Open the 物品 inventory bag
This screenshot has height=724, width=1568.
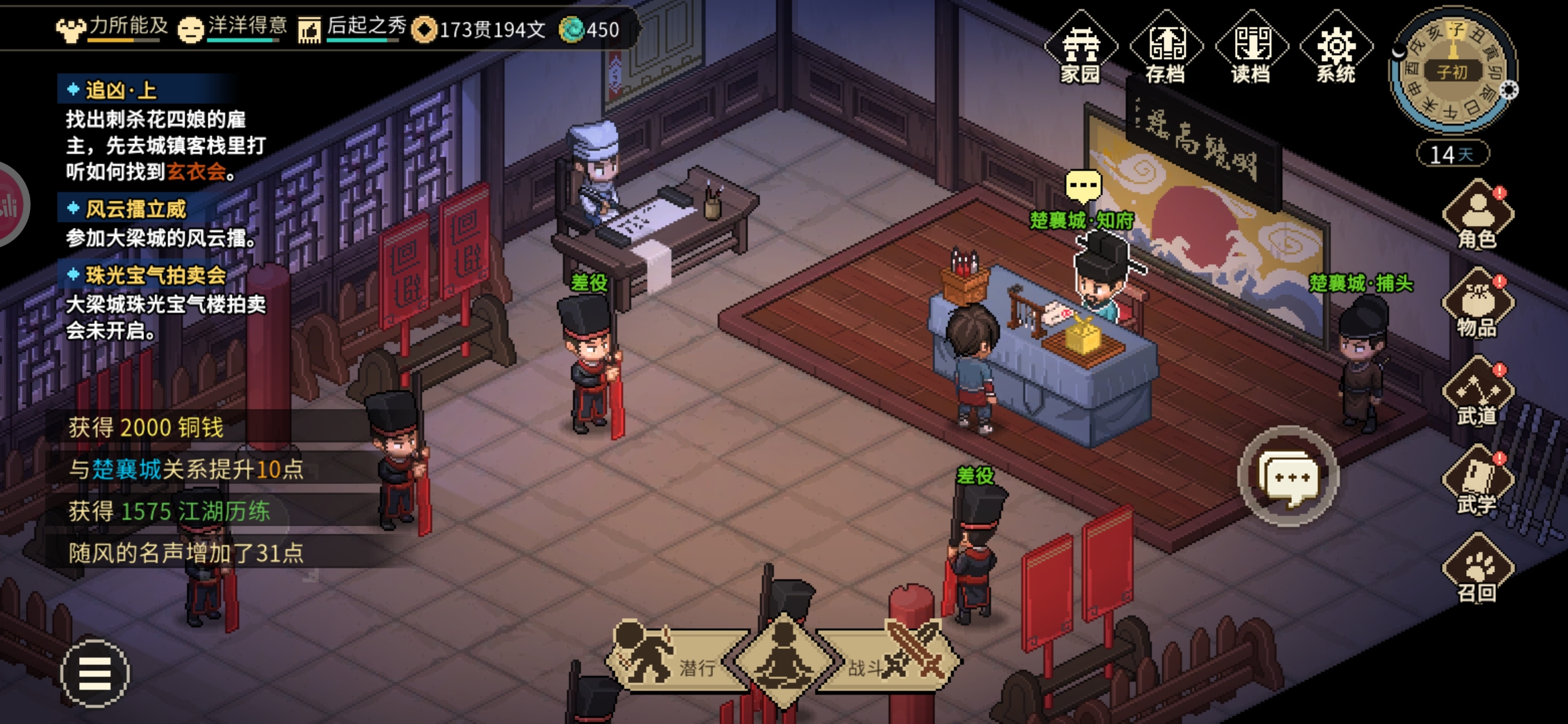[1478, 304]
